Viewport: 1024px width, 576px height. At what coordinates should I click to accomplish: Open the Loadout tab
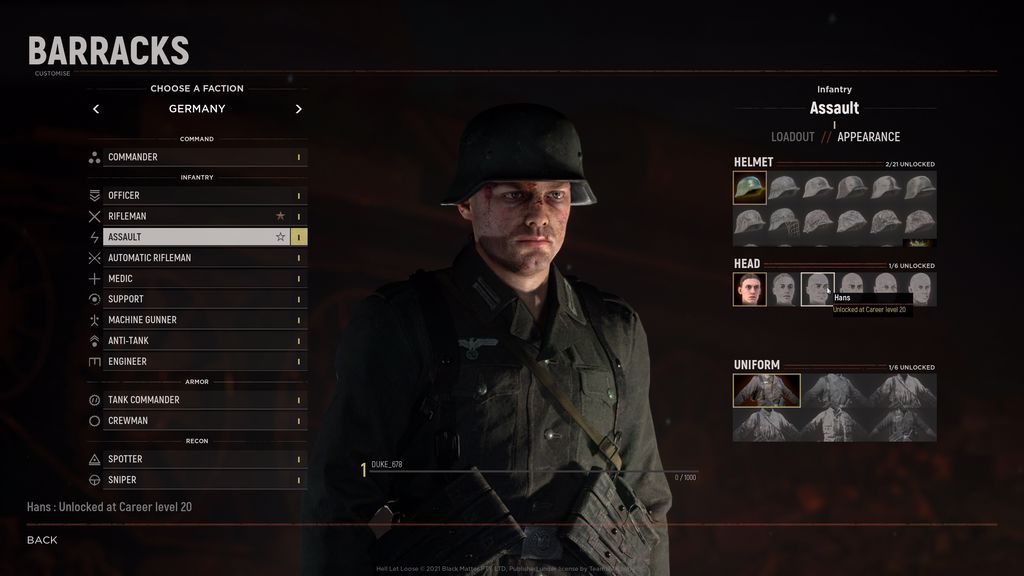click(x=792, y=137)
